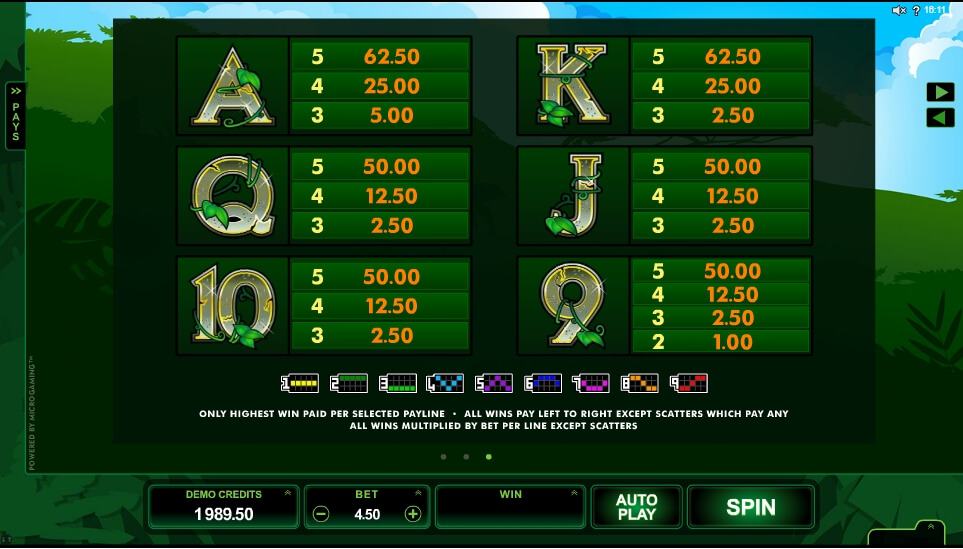
Task: Start Auto Play
Action: click(636, 507)
